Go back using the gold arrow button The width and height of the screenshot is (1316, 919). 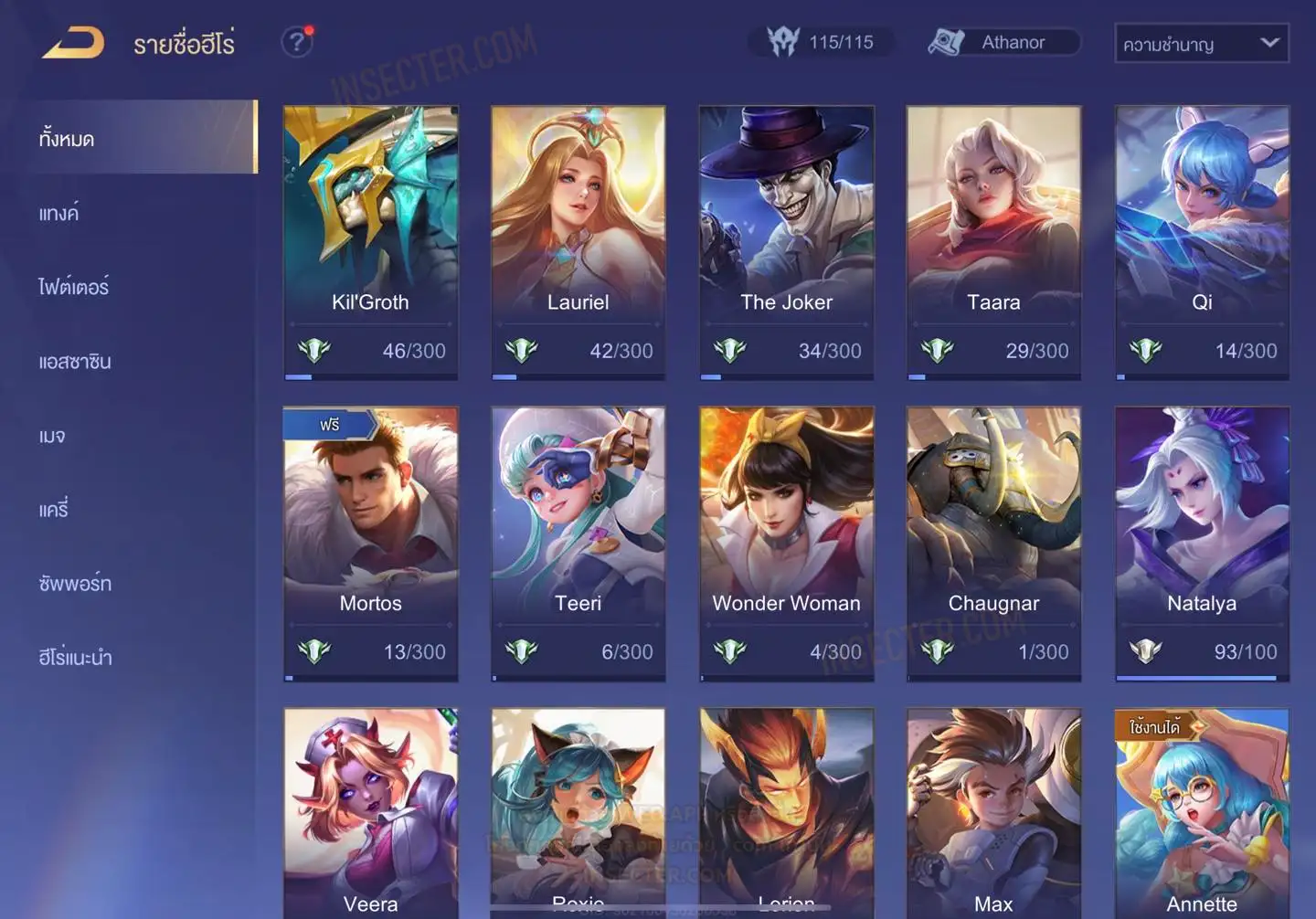(73, 43)
